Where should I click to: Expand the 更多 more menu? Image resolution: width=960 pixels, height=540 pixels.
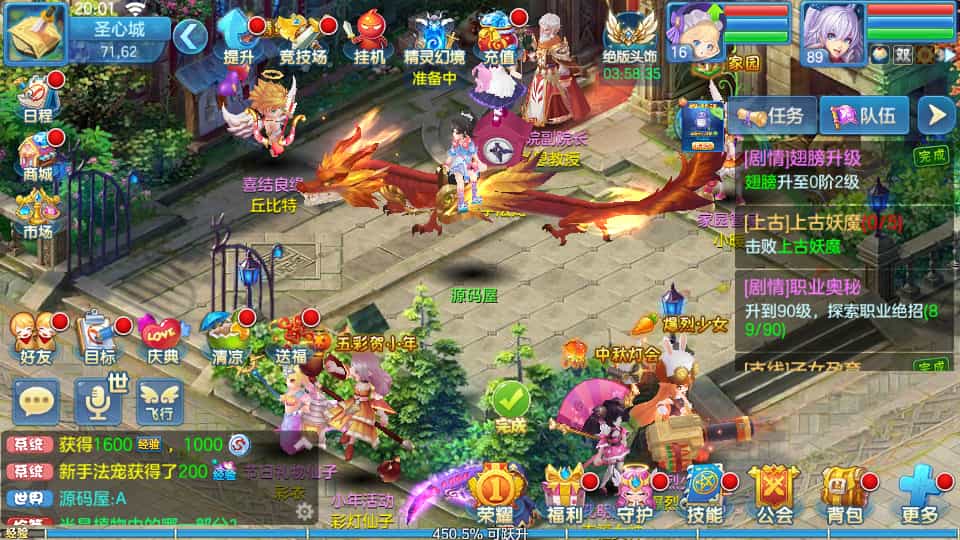(918, 494)
